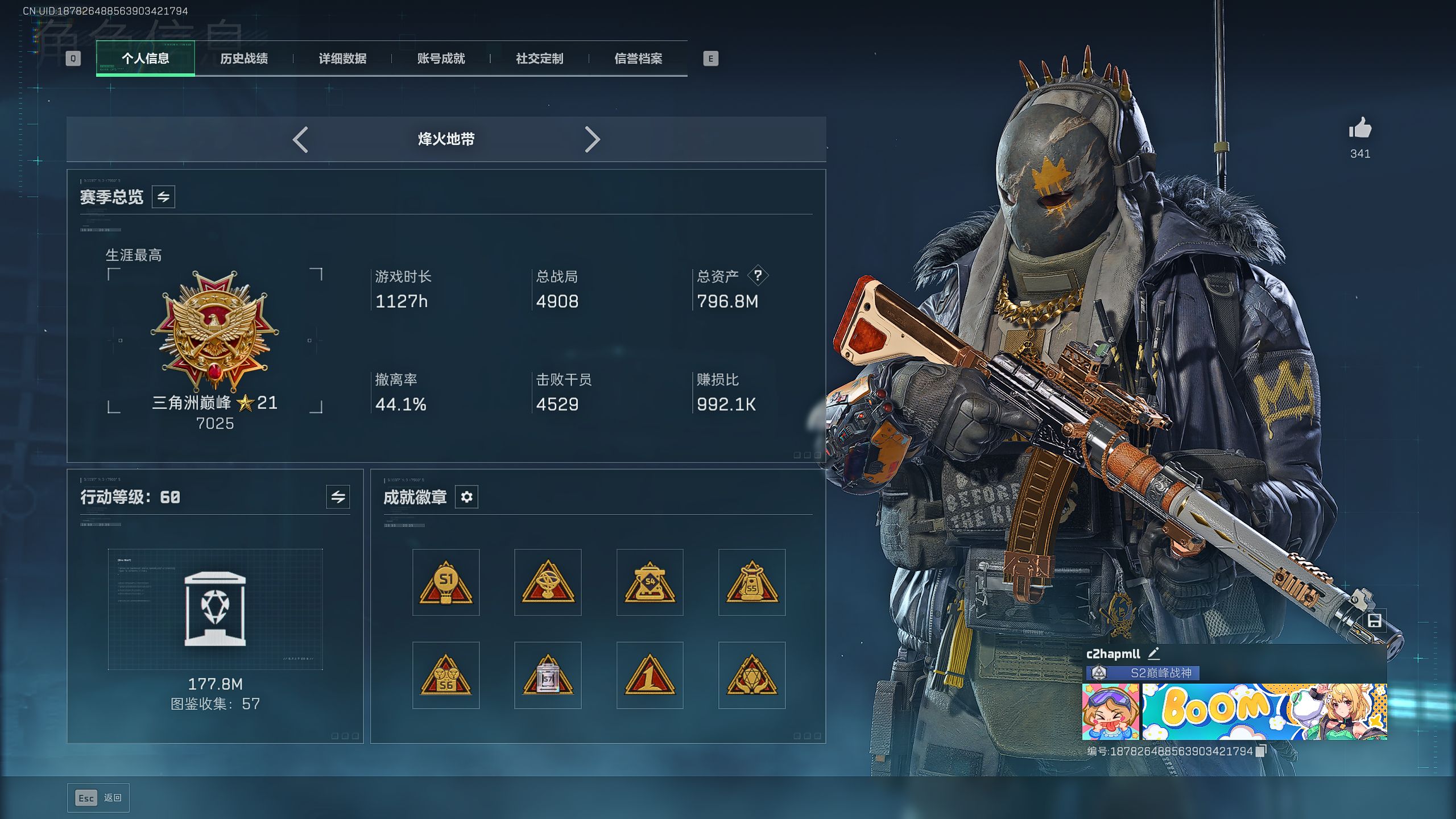Open the 社交定制 tab
1456x819 pixels.
(539, 58)
